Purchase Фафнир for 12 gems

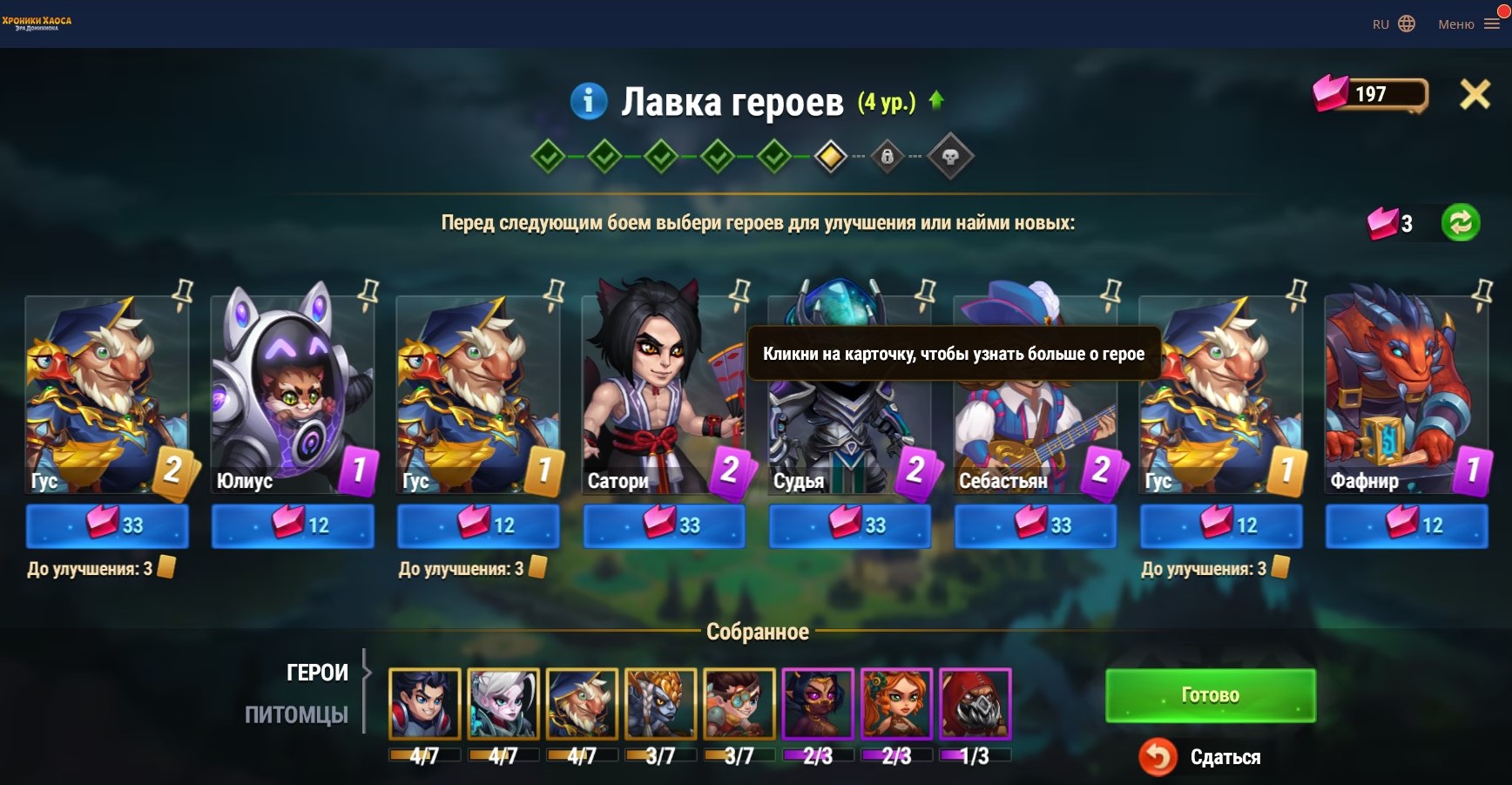click(1407, 525)
